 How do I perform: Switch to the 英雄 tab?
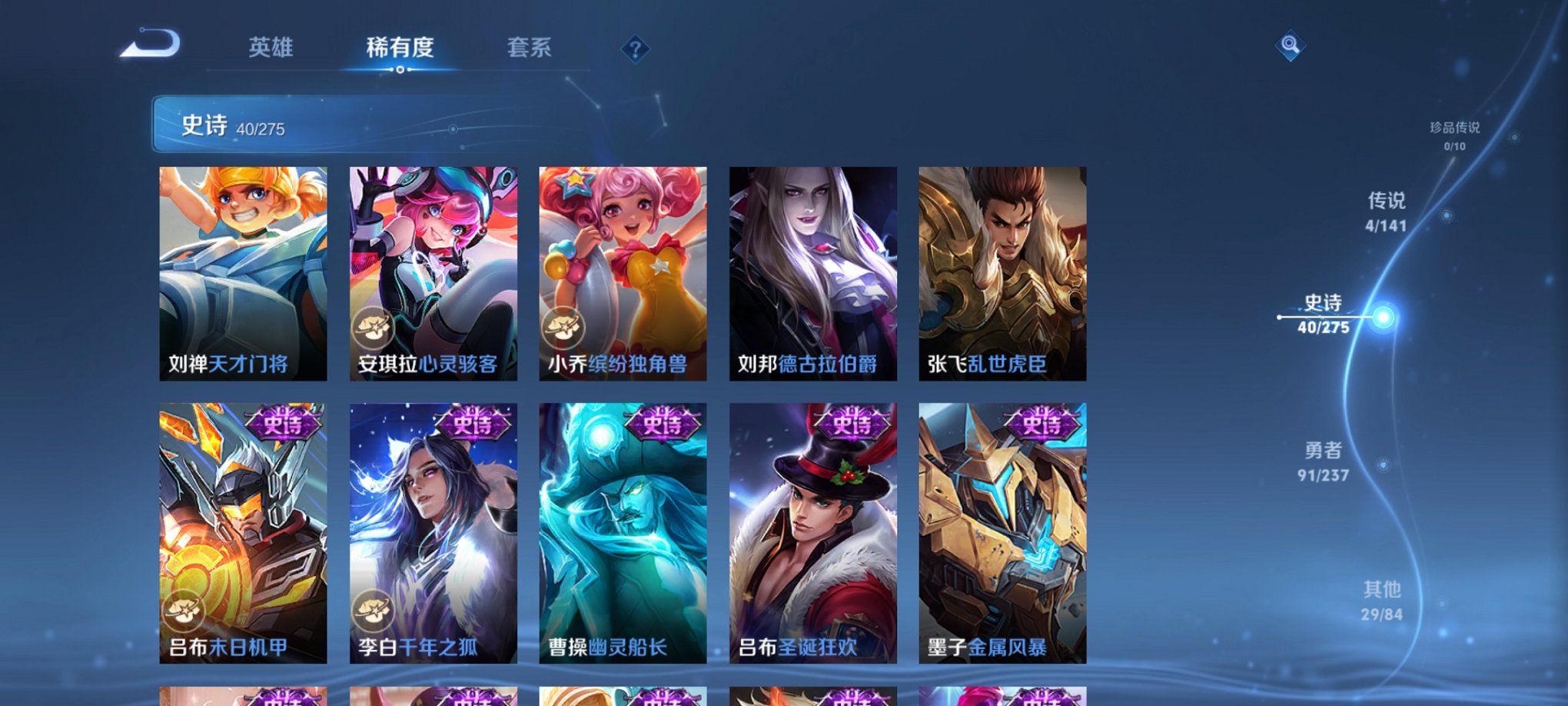click(270, 47)
